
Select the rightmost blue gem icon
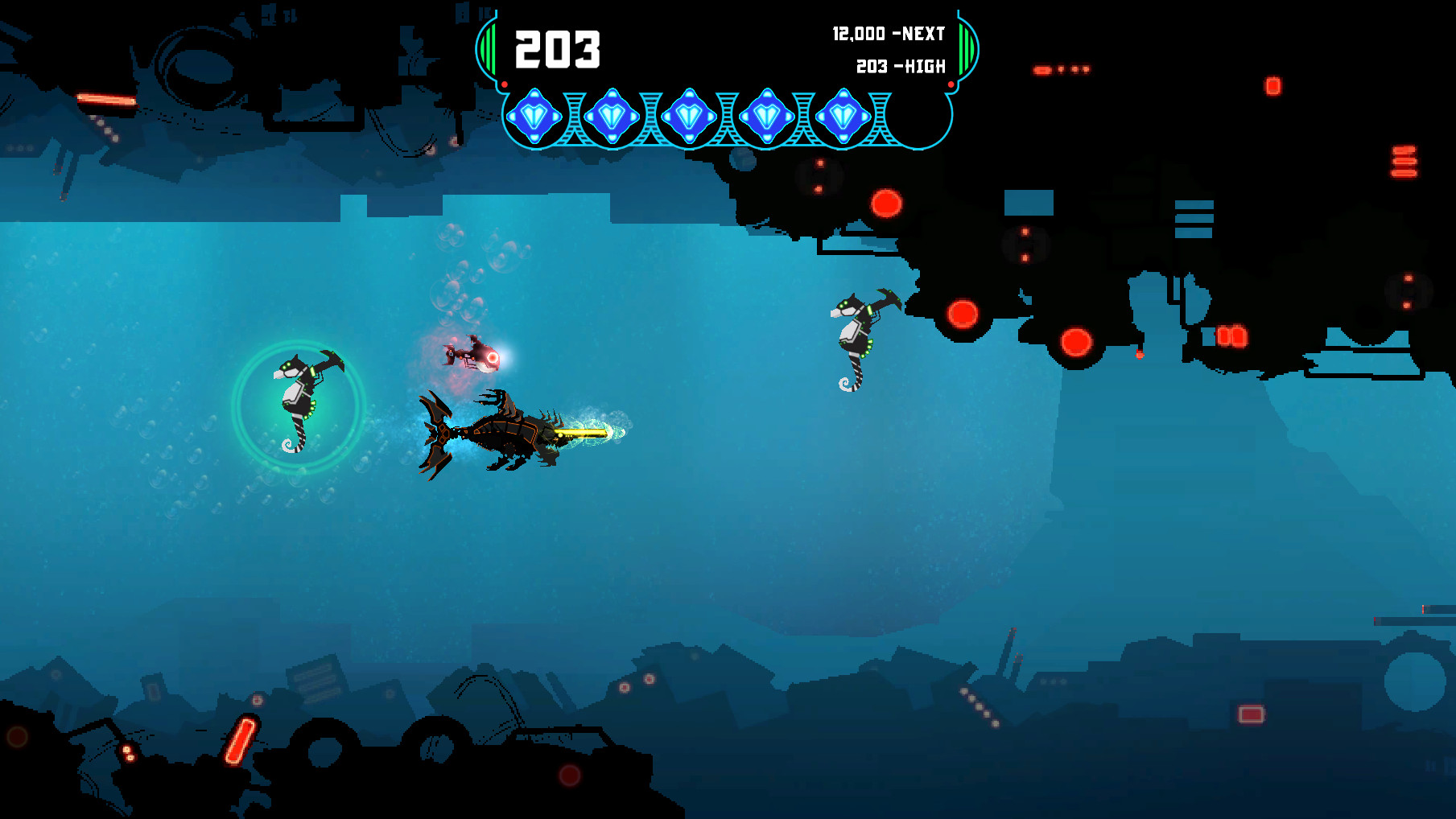pos(842,116)
